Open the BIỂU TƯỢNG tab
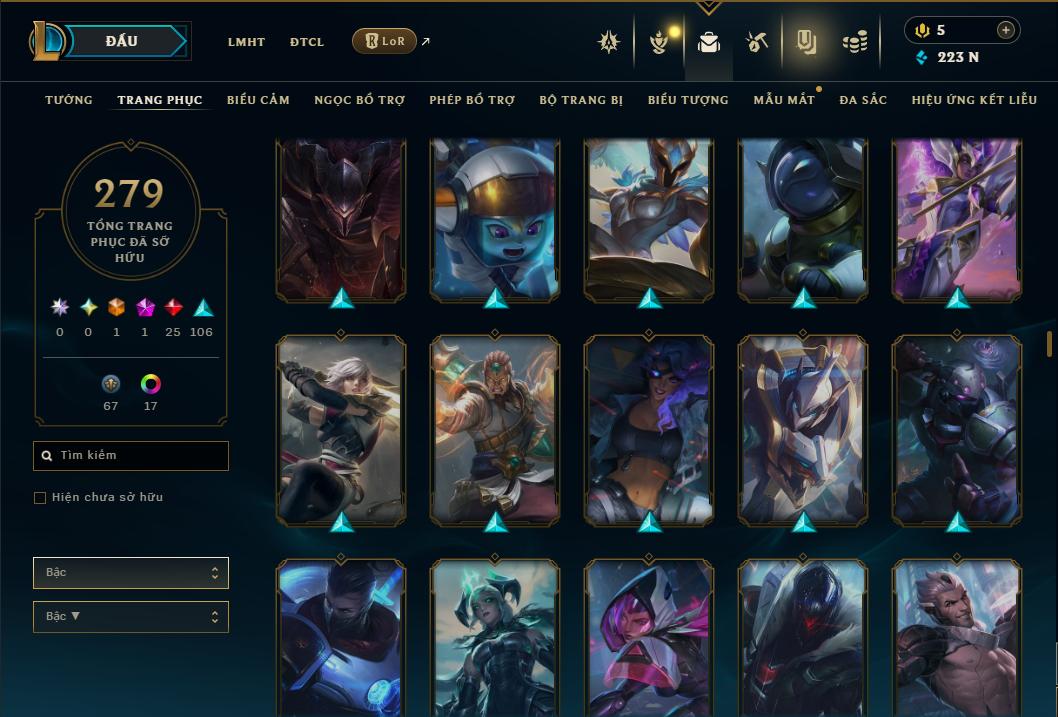1058x717 pixels. pyautogui.click(x=688, y=100)
